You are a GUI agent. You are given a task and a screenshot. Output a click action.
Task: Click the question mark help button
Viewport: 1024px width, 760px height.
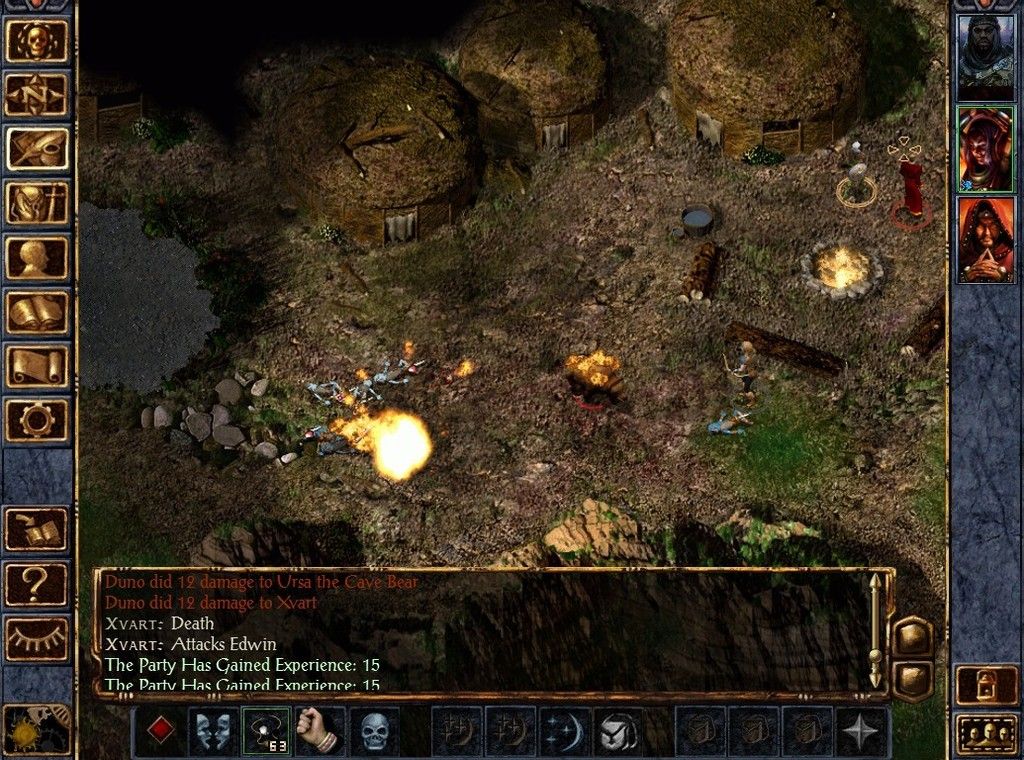[37, 583]
